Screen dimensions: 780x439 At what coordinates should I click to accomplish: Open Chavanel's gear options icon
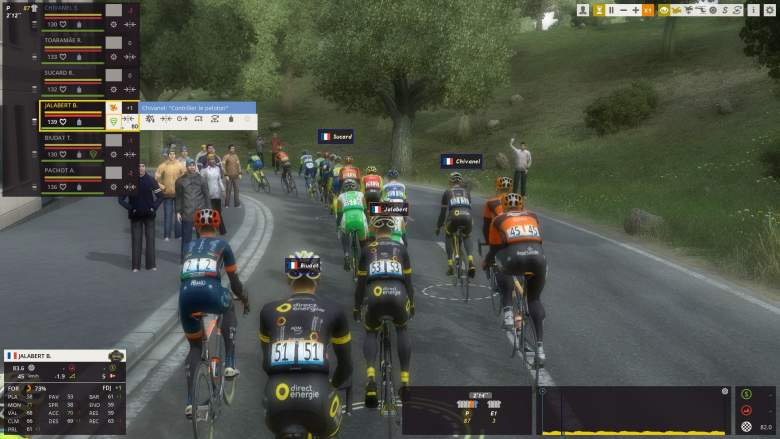click(113, 24)
